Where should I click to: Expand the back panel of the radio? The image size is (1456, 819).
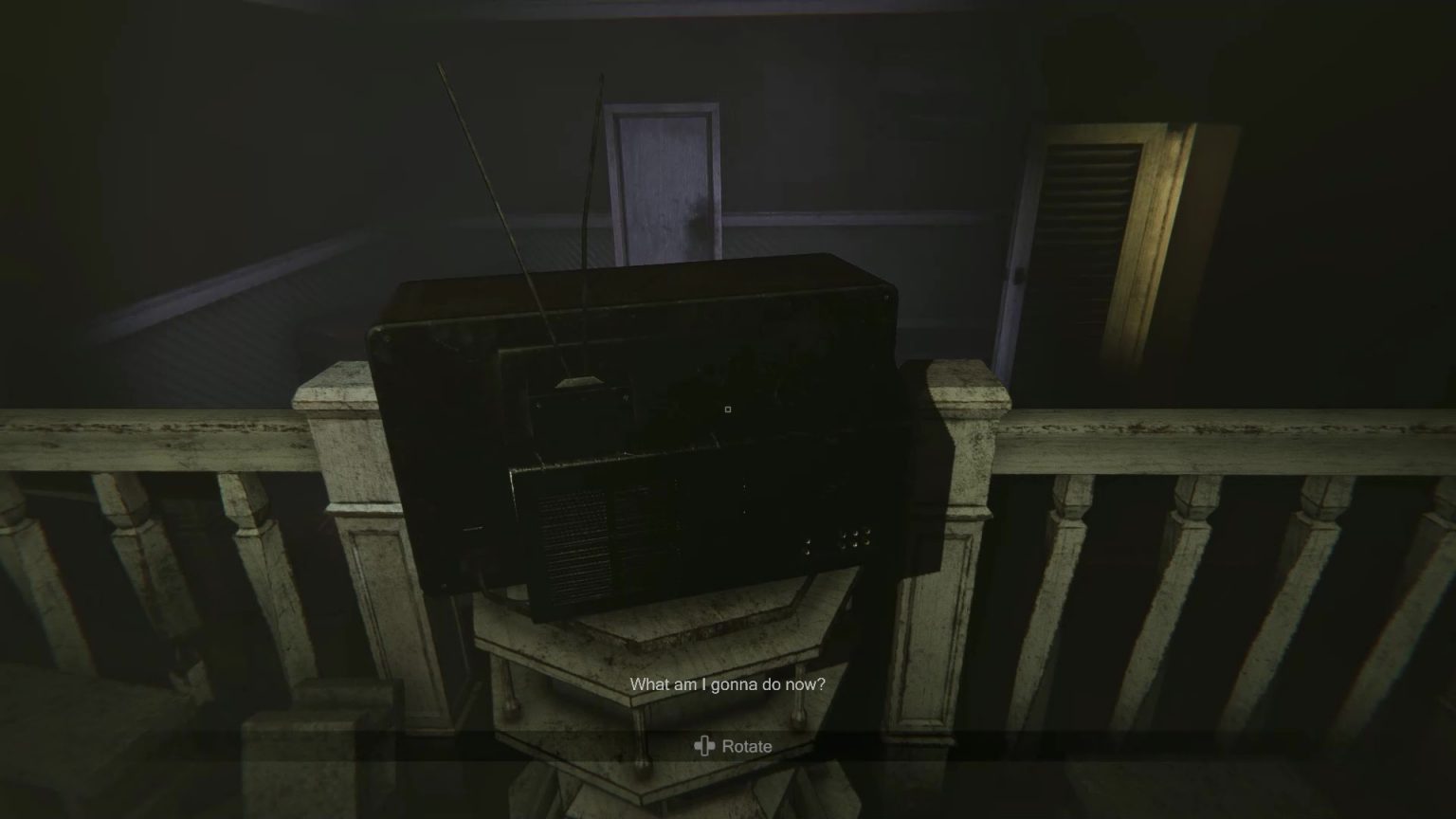coord(692,531)
